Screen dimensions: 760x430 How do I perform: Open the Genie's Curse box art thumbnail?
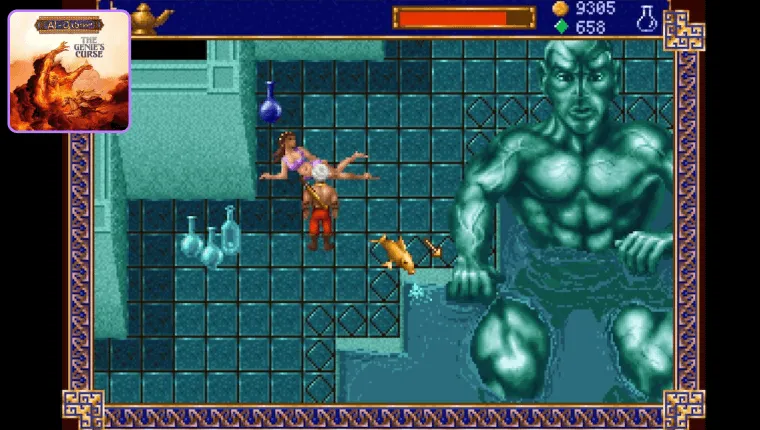[x=69, y=71]
